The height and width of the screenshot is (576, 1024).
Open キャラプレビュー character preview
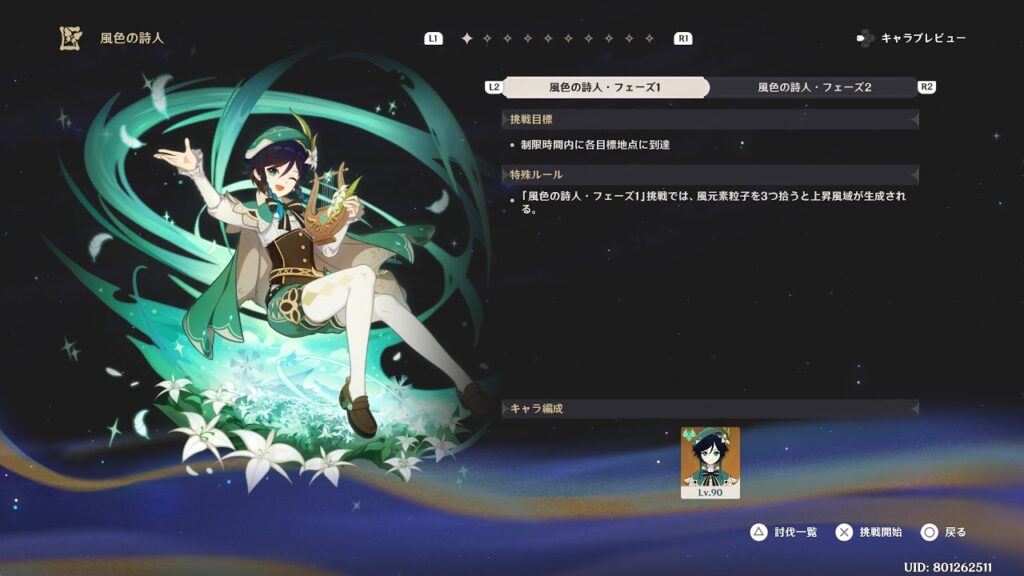[x=911, y=38]
